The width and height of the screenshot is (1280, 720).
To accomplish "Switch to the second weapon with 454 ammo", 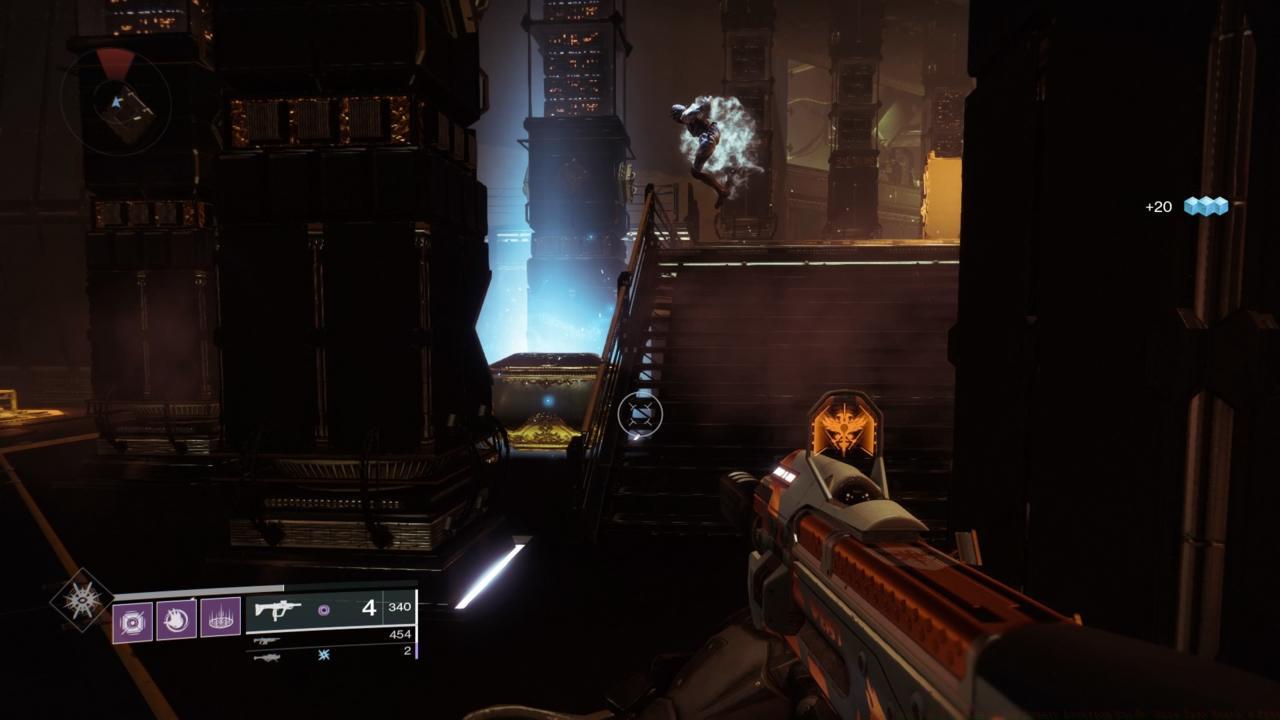I will (330, 637).
